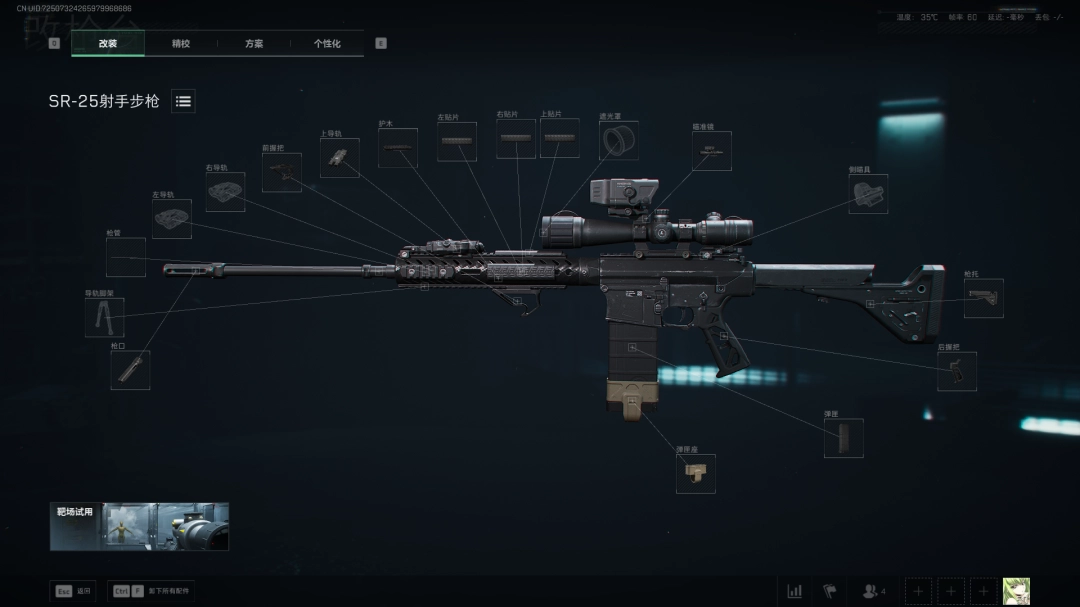Select the 左导轨 left rail slot
The width and height of the screenshot is (1080, 607).
coord(172,218)
